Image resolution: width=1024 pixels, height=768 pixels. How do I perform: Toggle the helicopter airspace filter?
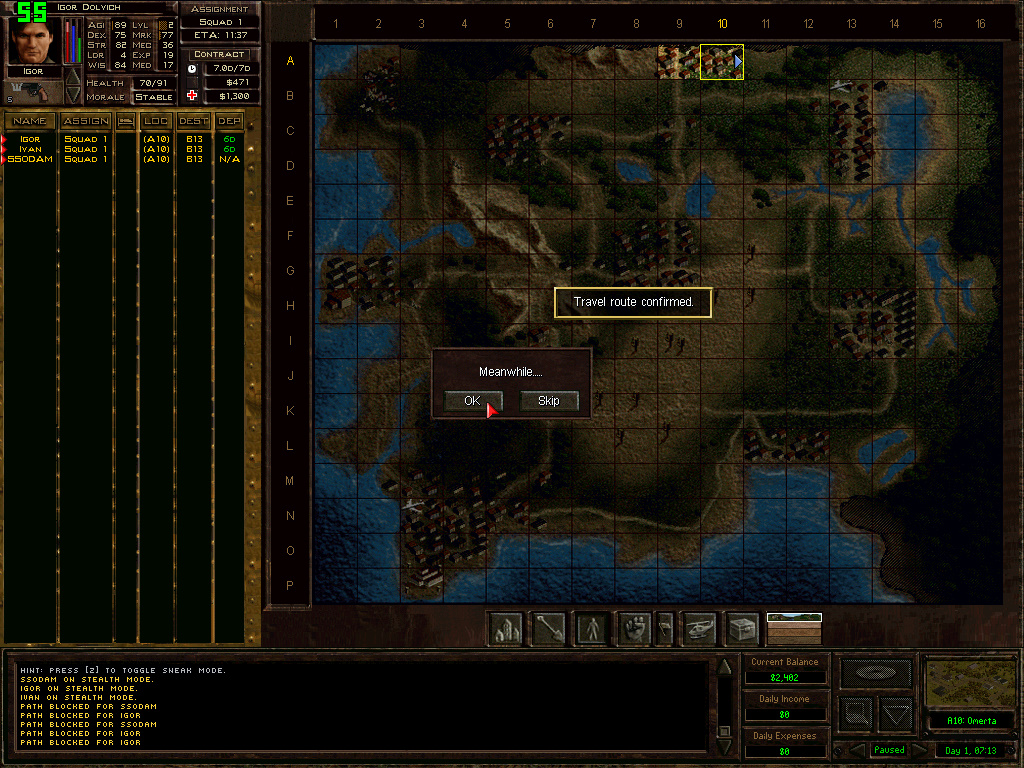pyautogui.click(x=700, y=628)
